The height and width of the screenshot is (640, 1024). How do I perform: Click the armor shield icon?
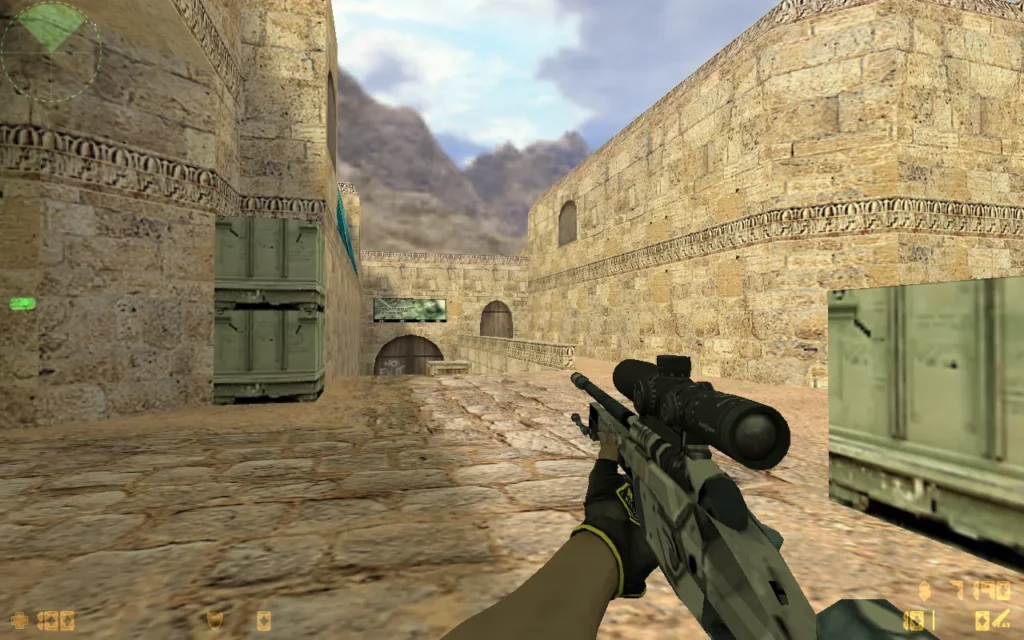click(214, 620)
